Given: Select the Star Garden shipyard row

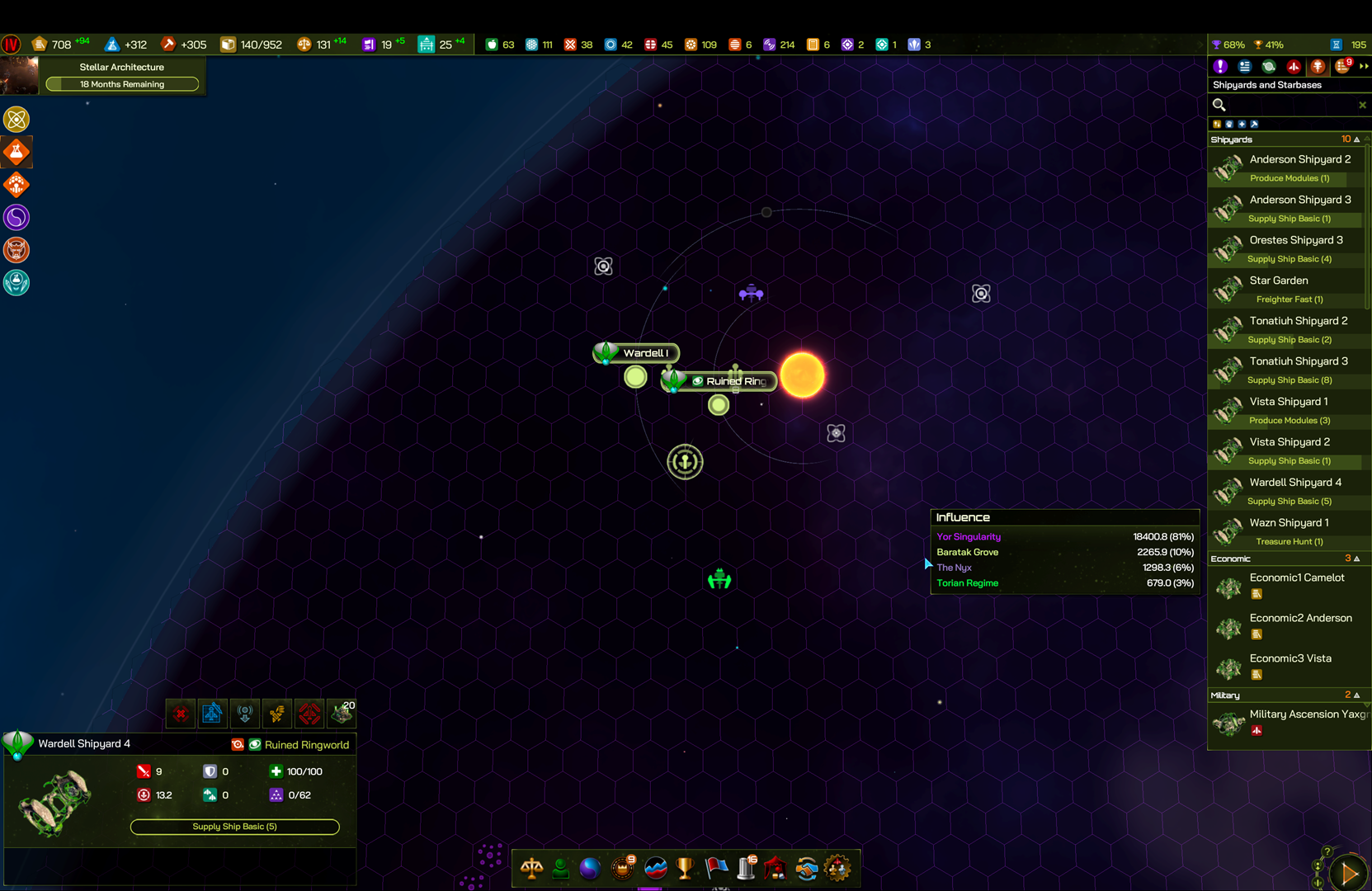Looking at the screenshot, I should tap(1278, 280).
